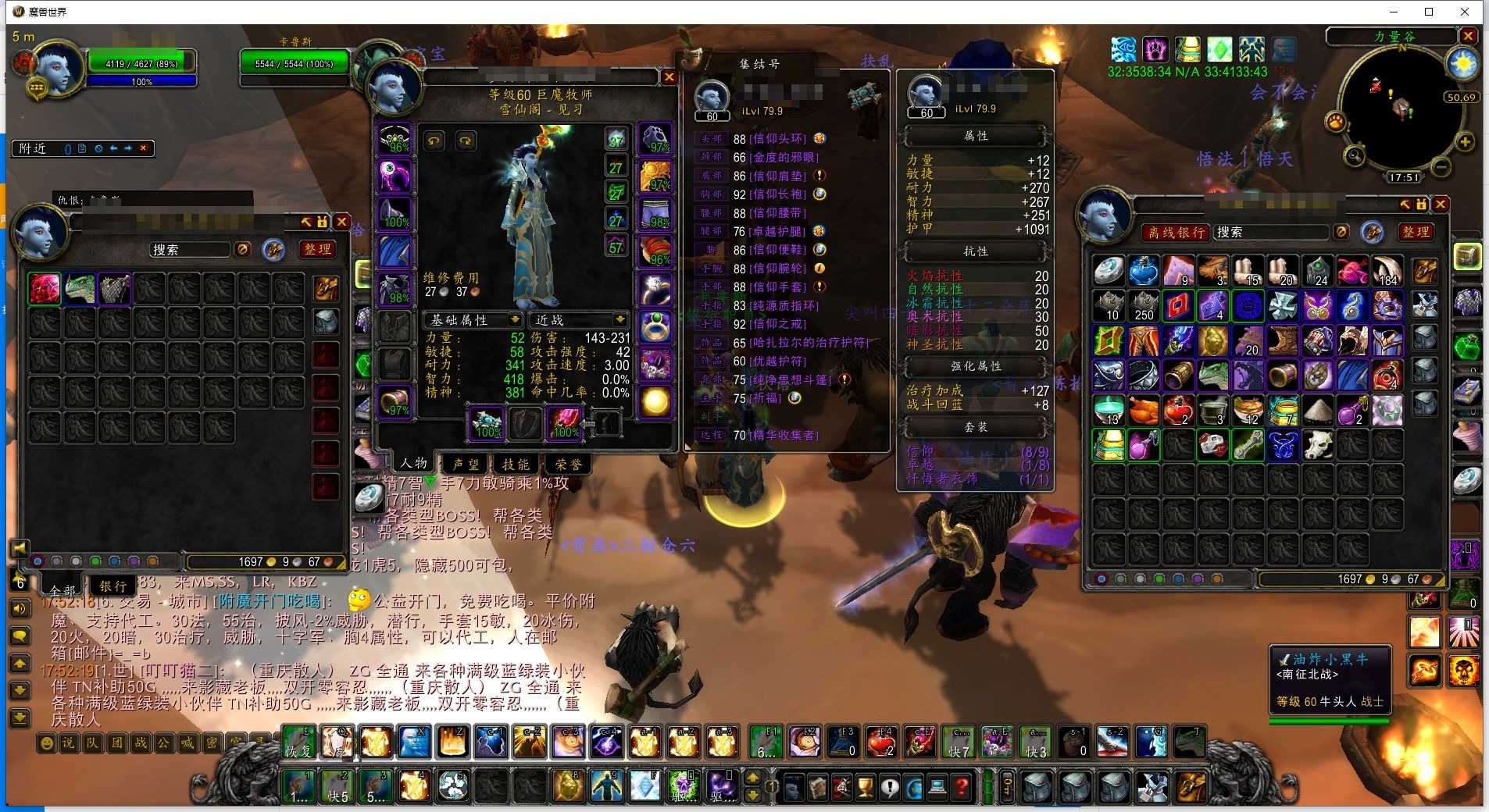Open the 技能 skills tab
This screenshot has width=1489, height=812.
tap(516, 464)
